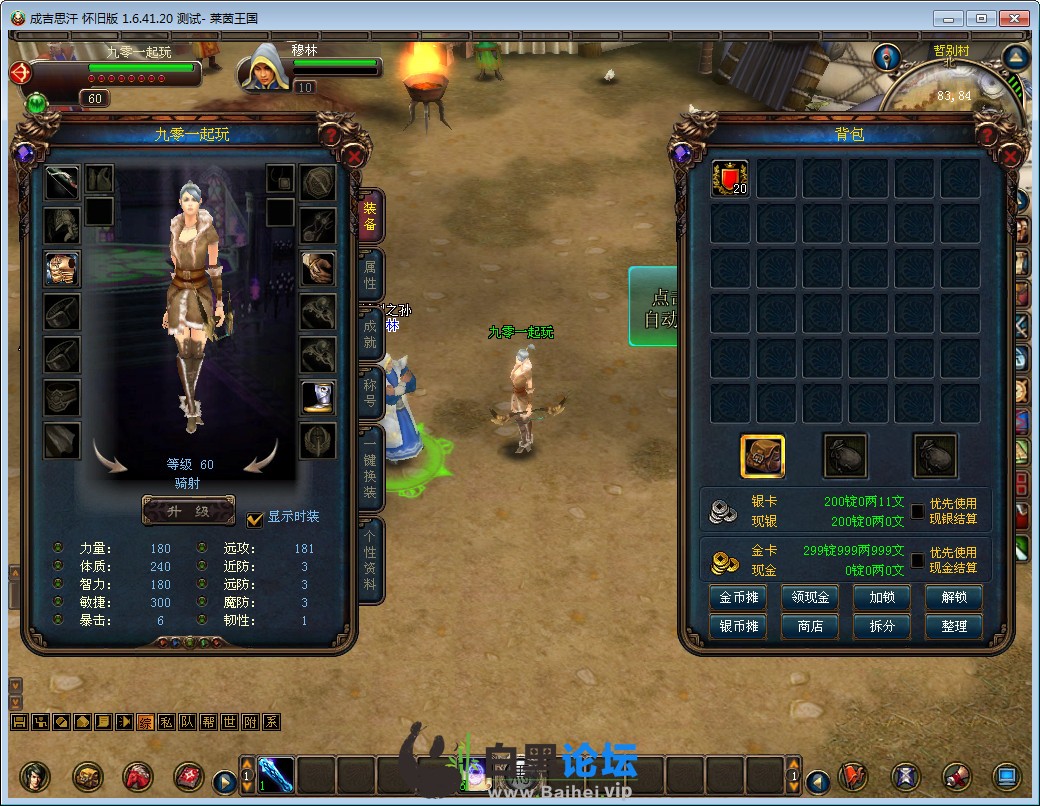Screen dimensions: 1040x806
Task: Click the 领现金 claim cash button
Action: pos(810,598)
